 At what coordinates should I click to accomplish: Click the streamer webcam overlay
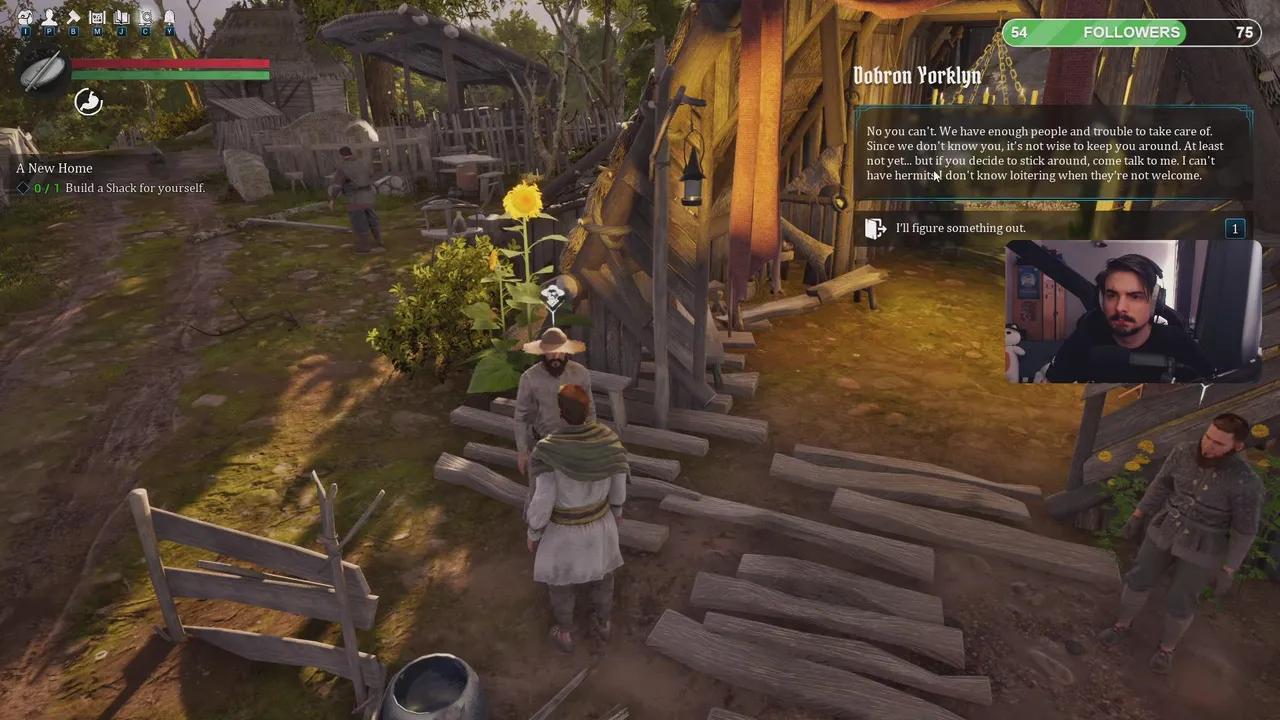coord(1132,311)
